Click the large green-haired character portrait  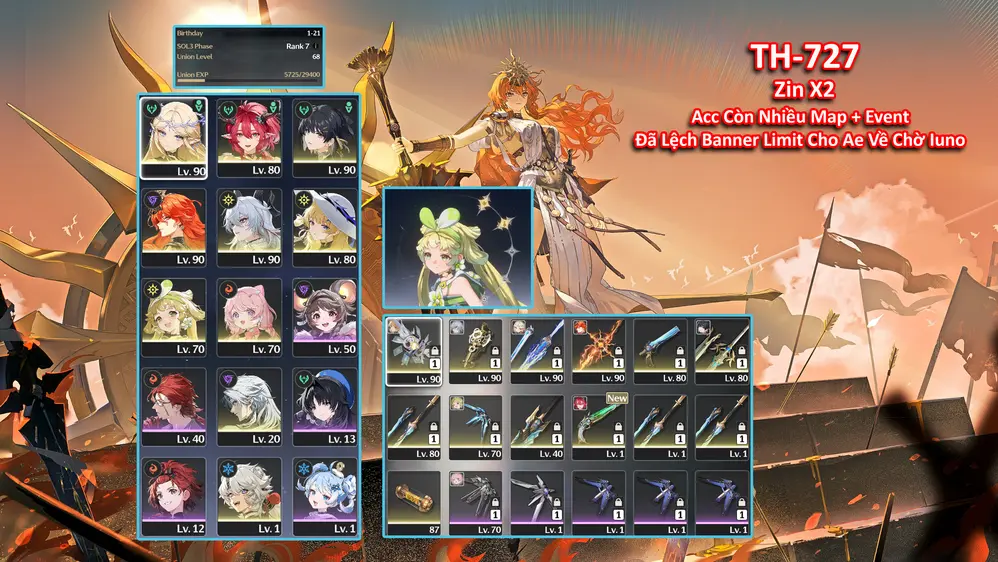(x=457, y=248)
